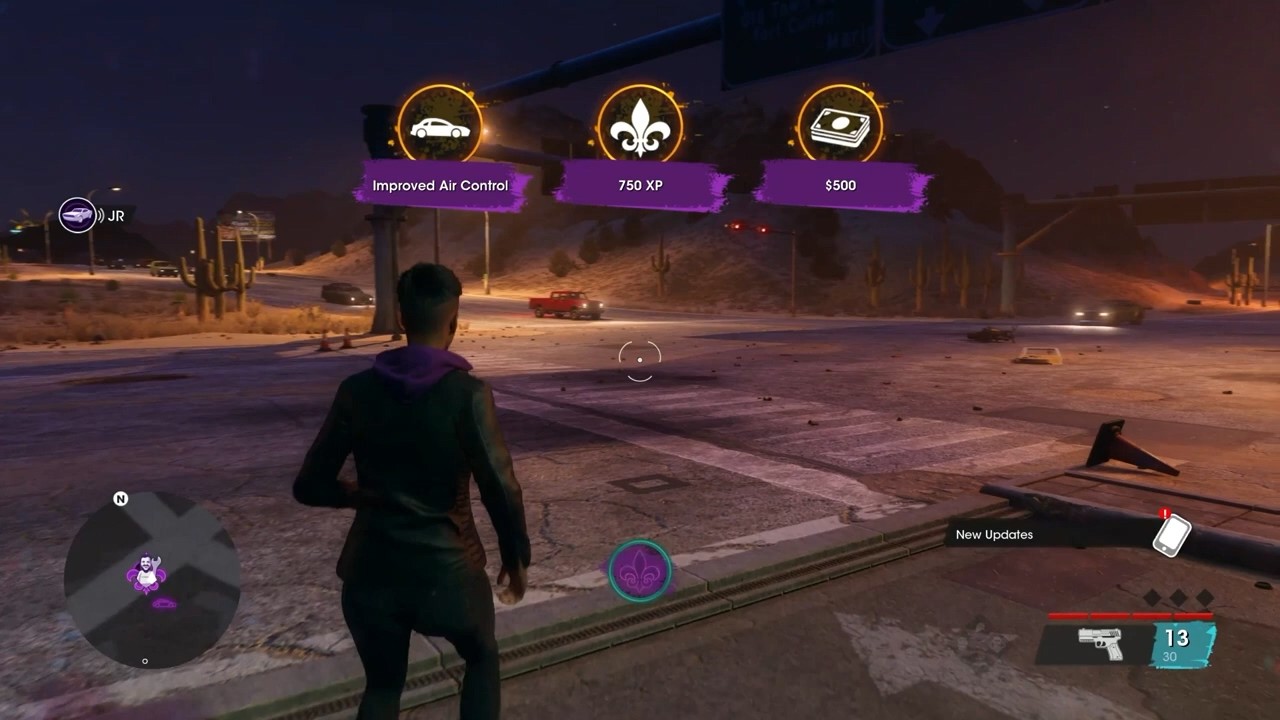Click the JR car radio icon
1280x720 pixels.
pos(78,215)
